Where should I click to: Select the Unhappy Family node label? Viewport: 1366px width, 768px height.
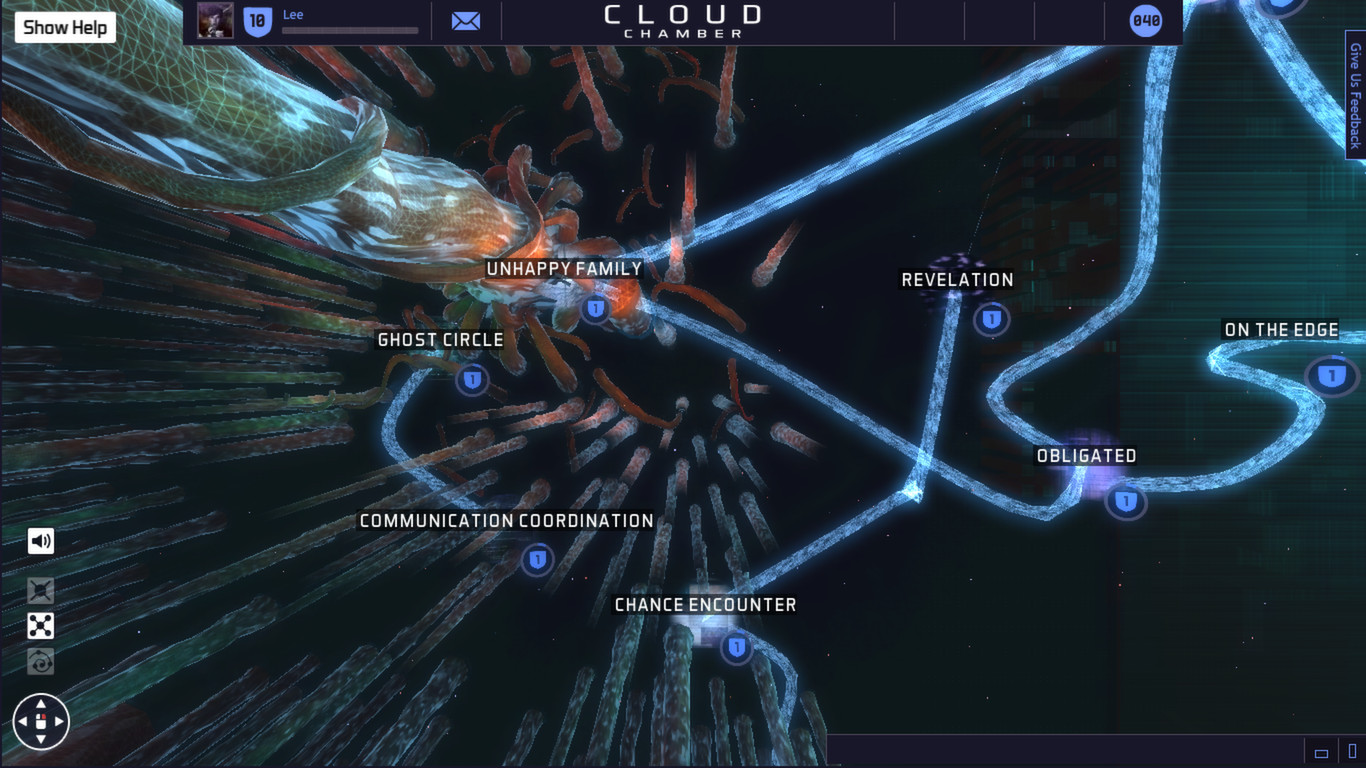pos(564,268)
